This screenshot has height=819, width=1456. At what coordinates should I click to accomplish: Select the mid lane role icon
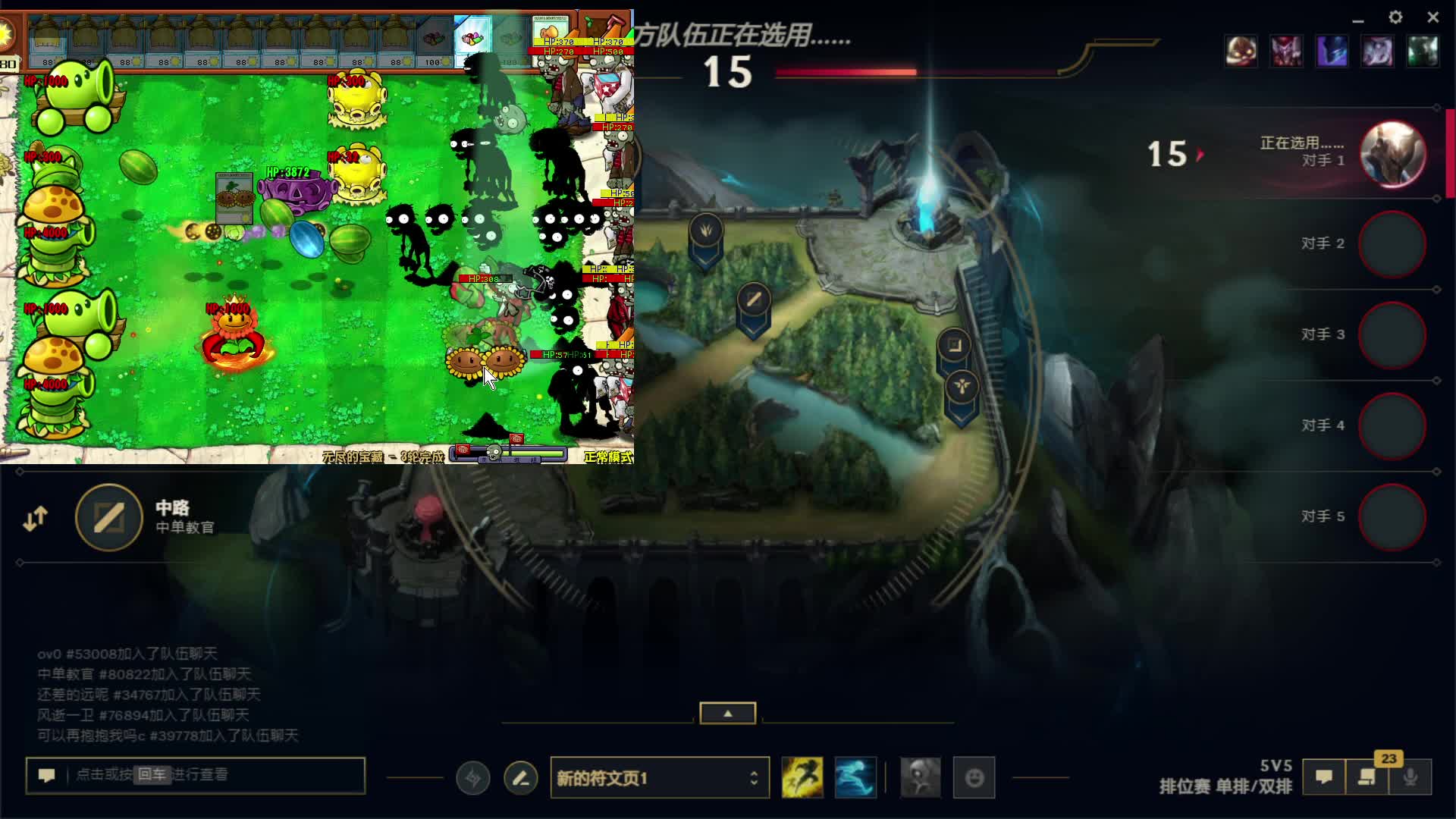pos(109,518)
